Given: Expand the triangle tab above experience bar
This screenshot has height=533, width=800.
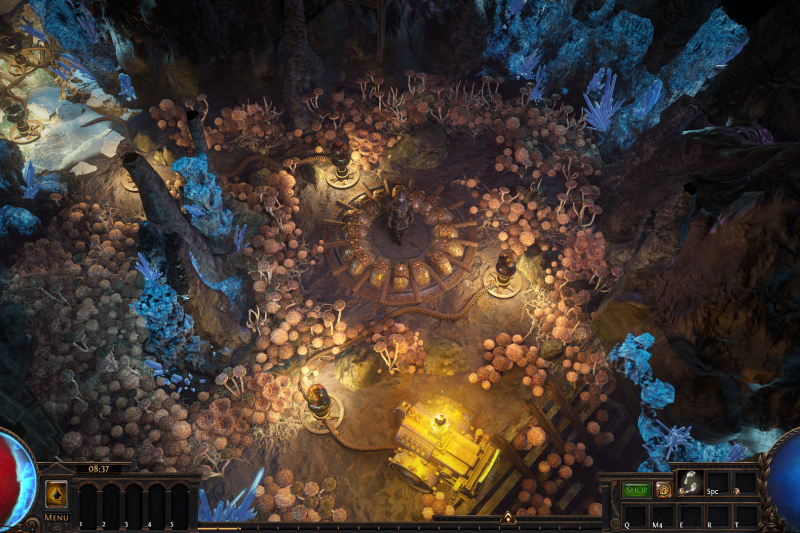Looking at the screenshot, I should click(508, 518).
